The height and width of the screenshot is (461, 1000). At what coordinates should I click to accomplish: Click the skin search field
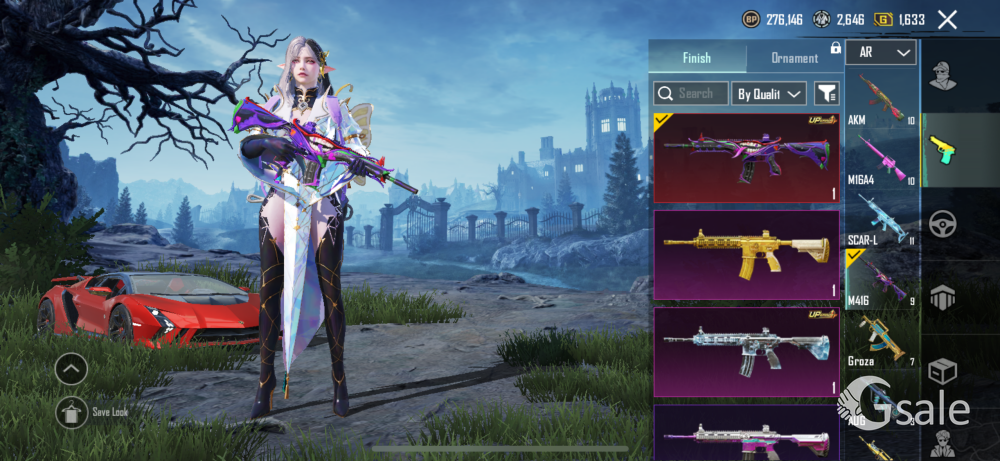coord(690,94)
